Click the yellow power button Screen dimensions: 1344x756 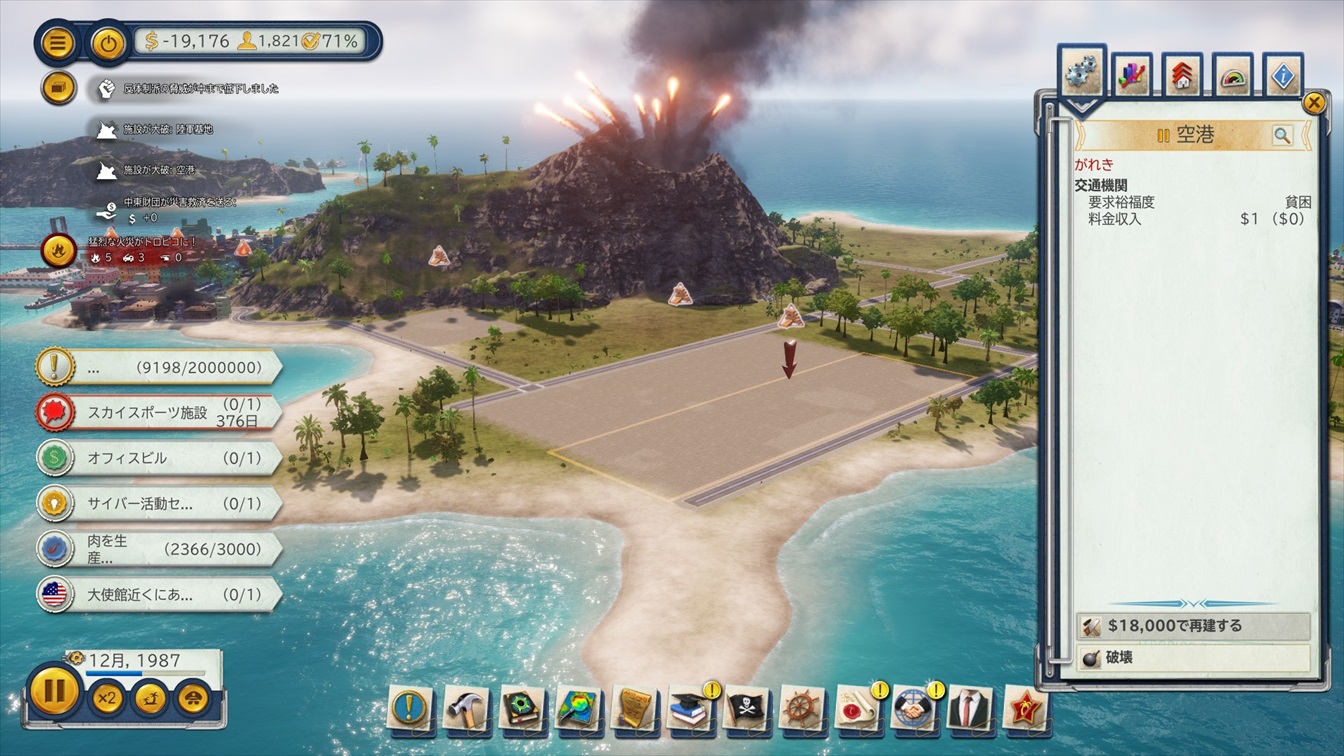click(108, 43)
